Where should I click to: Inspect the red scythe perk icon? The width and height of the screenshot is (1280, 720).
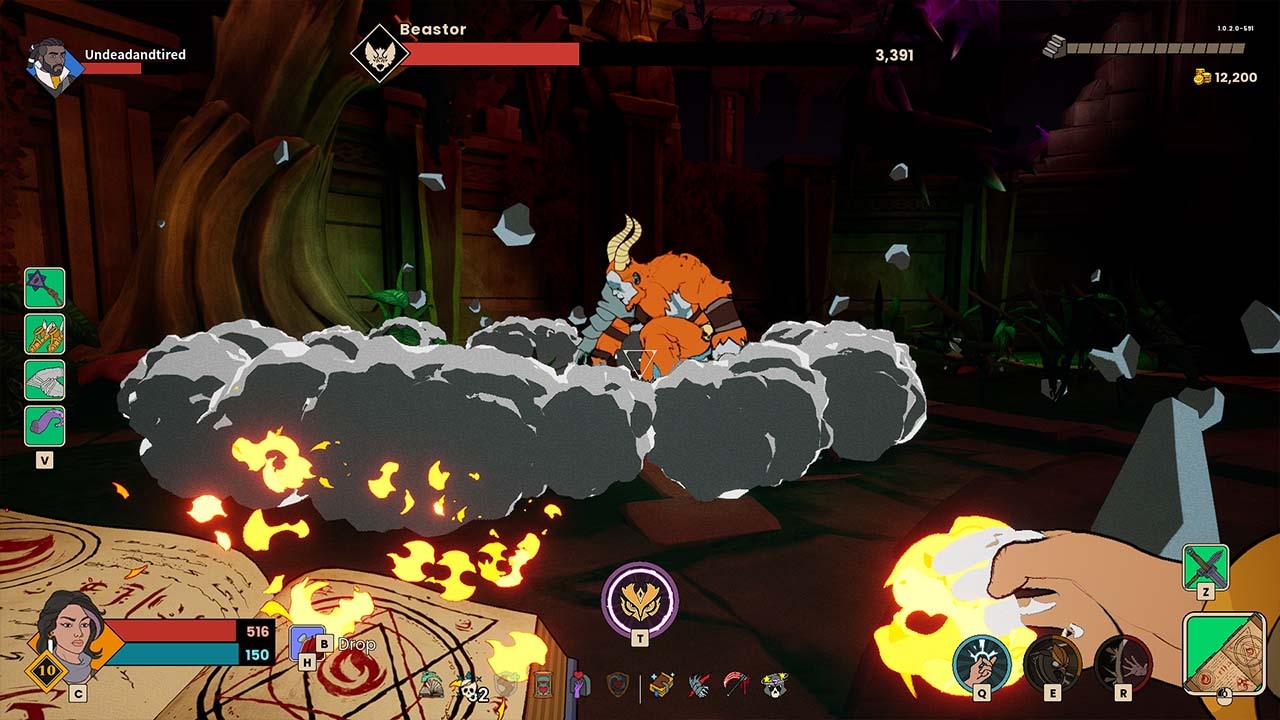[x=737, y=685]
